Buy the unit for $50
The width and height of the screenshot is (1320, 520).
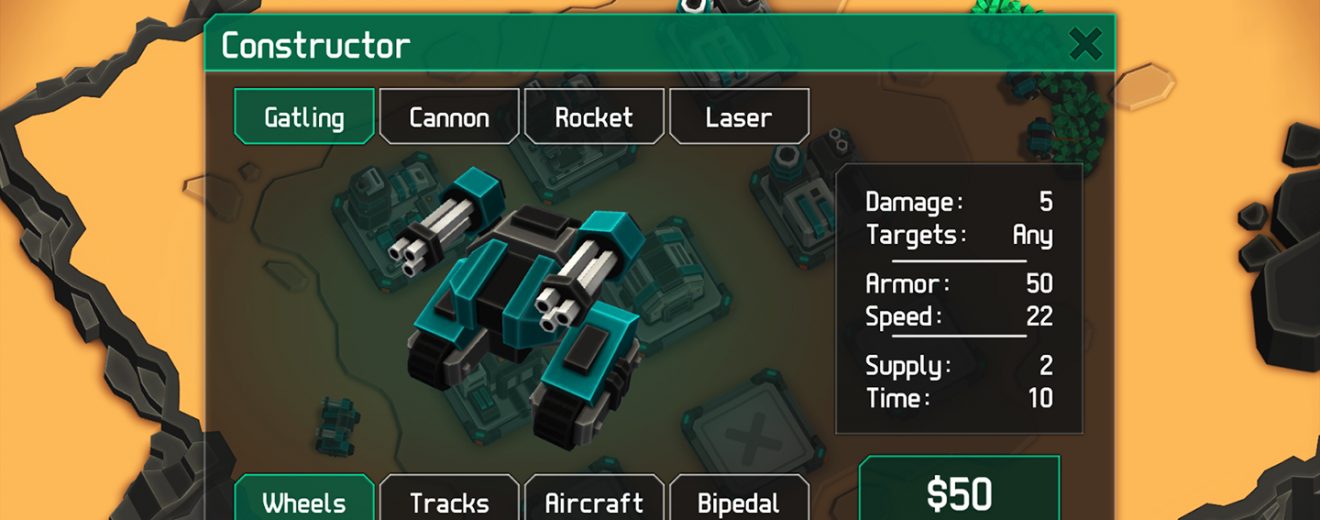(959, 492)
